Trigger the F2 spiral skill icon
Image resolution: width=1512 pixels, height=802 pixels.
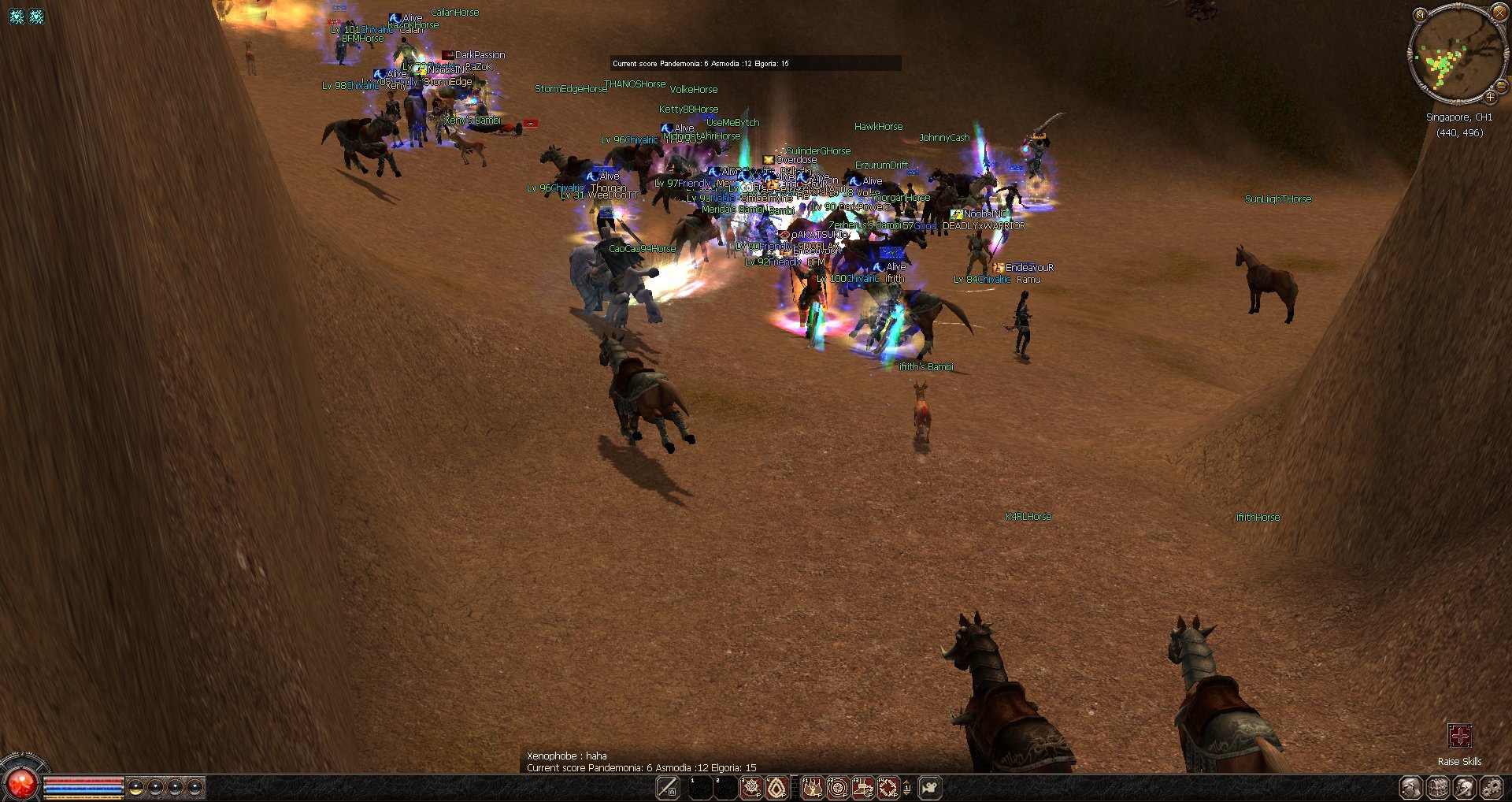pyautogui.click(x=838, y=787)
